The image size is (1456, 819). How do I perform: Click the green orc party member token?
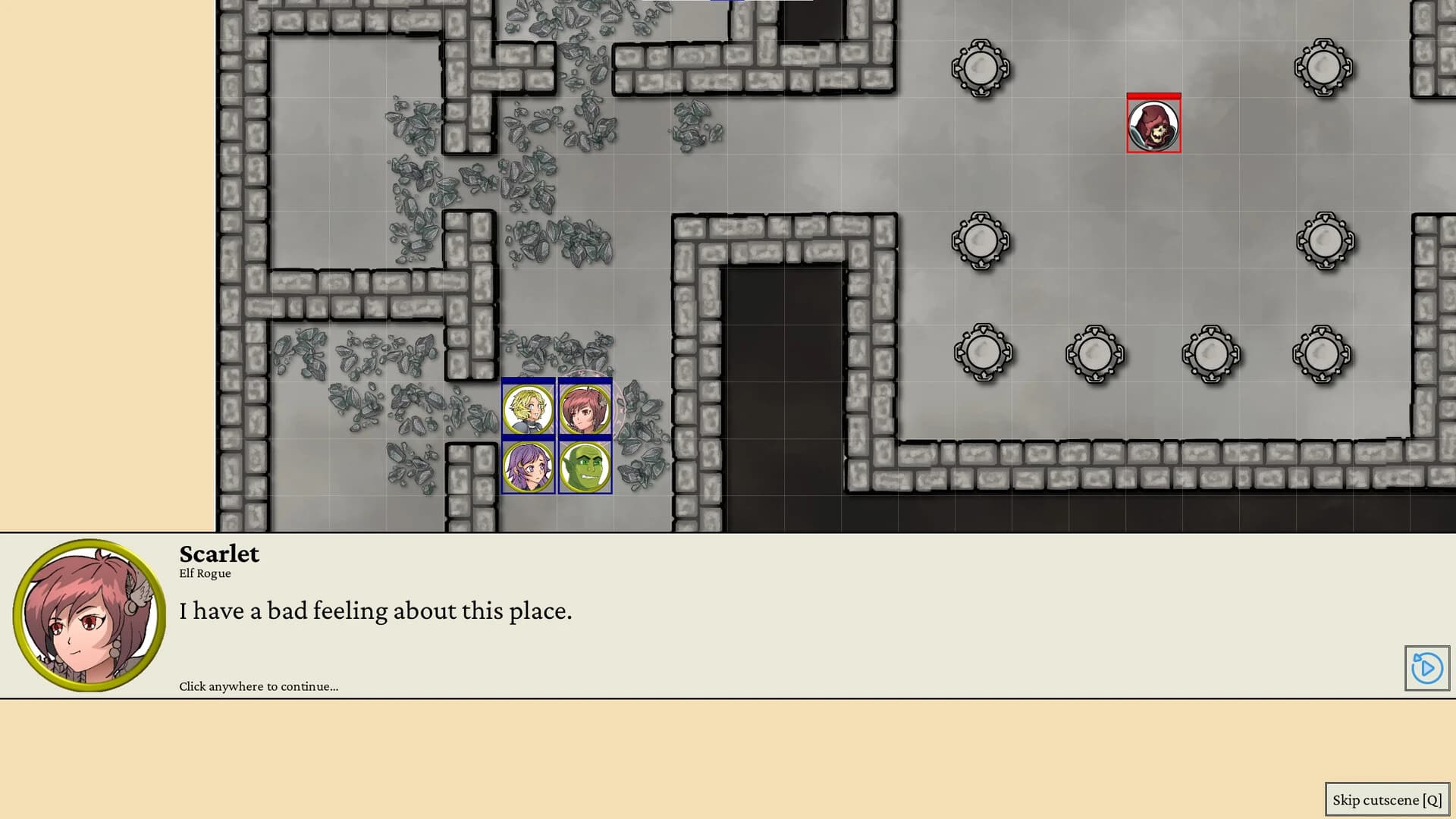click(x=584, y=466)
